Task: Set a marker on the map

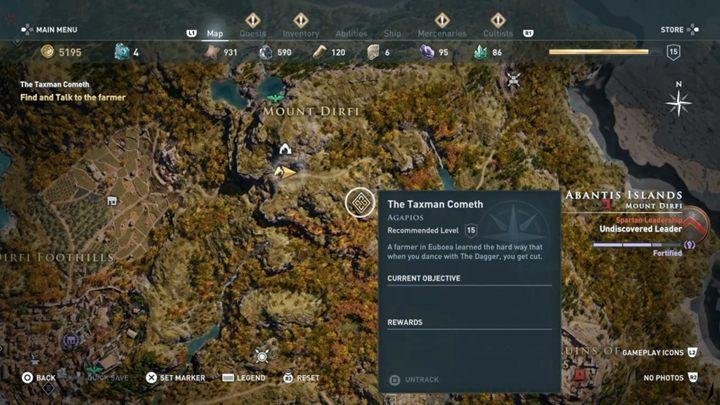Action: click(x=175, y=378)
